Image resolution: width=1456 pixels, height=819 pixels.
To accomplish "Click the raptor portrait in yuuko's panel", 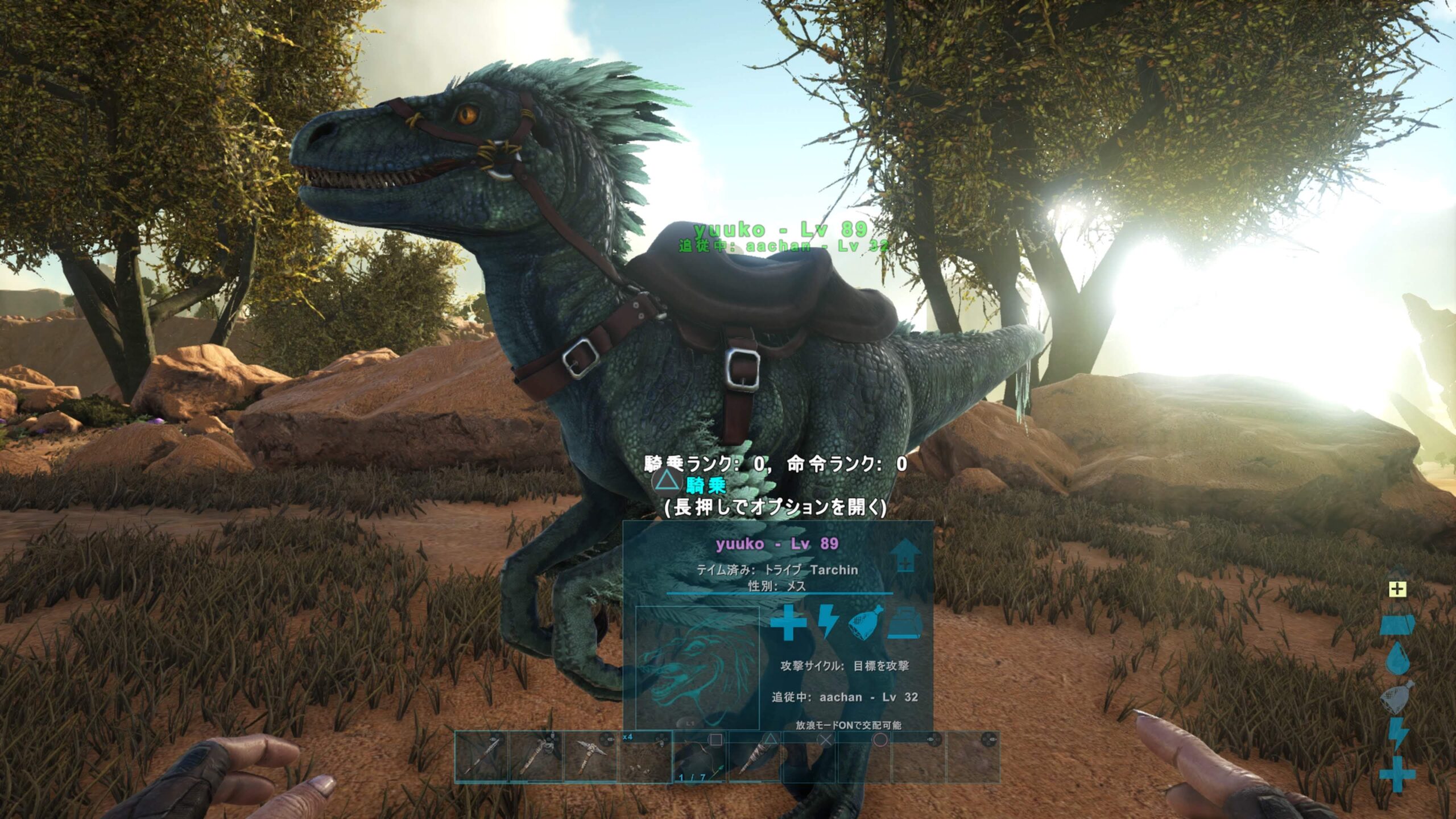I will tap(697, 667).
